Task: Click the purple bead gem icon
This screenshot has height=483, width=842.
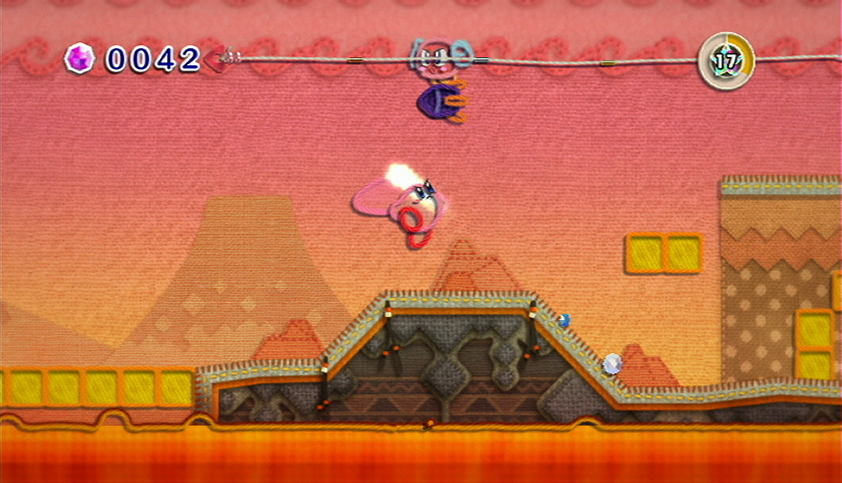Action: coord(79,58)
